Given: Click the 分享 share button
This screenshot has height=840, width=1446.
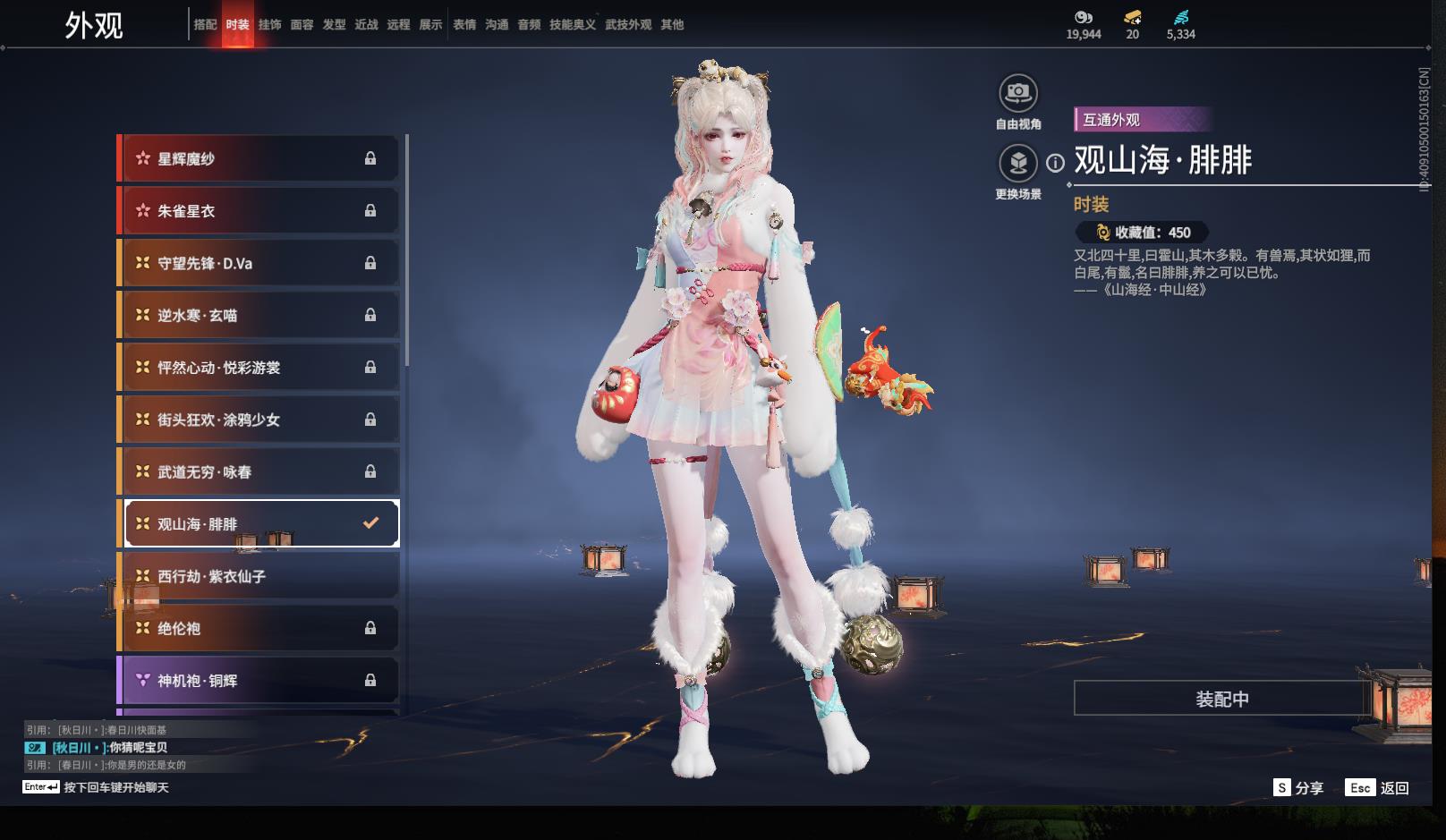Looking at the screenshot, I should point(1298,788).
